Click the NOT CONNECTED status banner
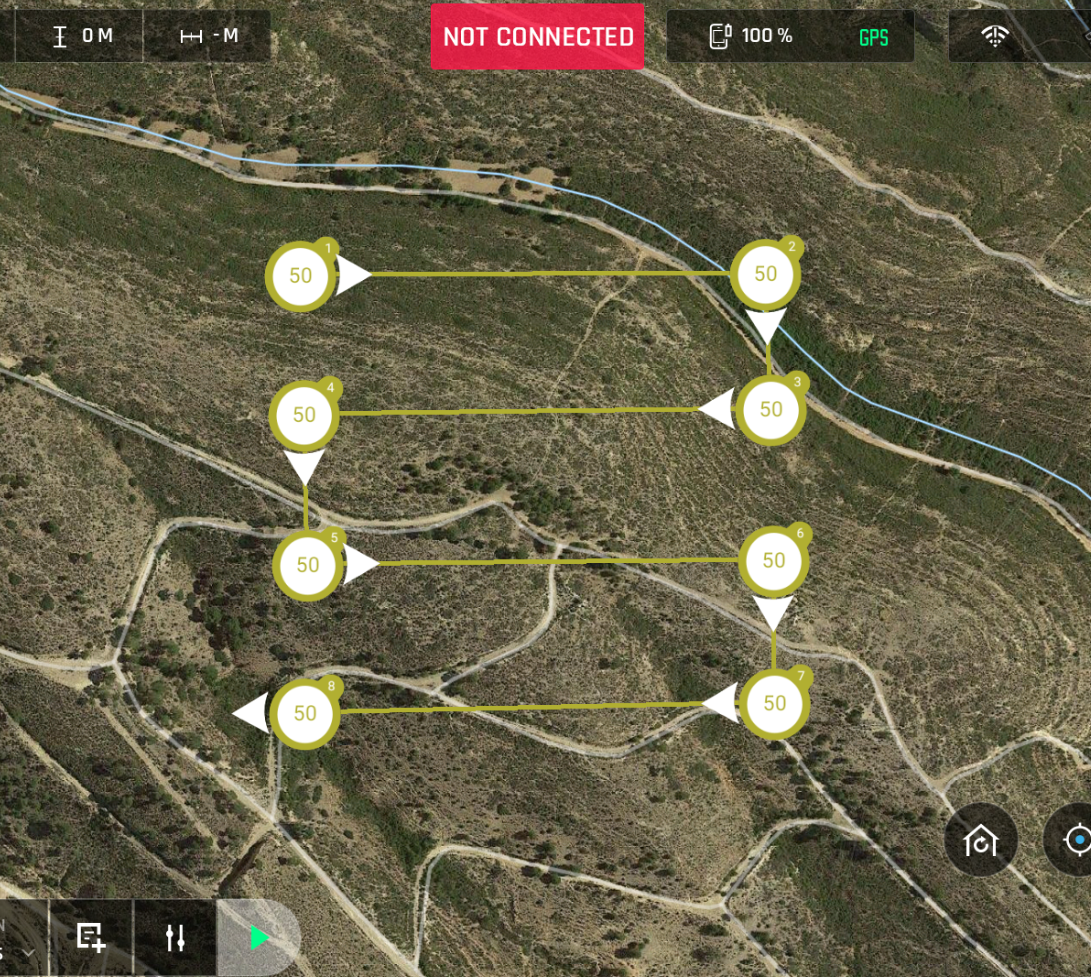The width and height of the screenshot is (1091, 977). coord(538,37)
